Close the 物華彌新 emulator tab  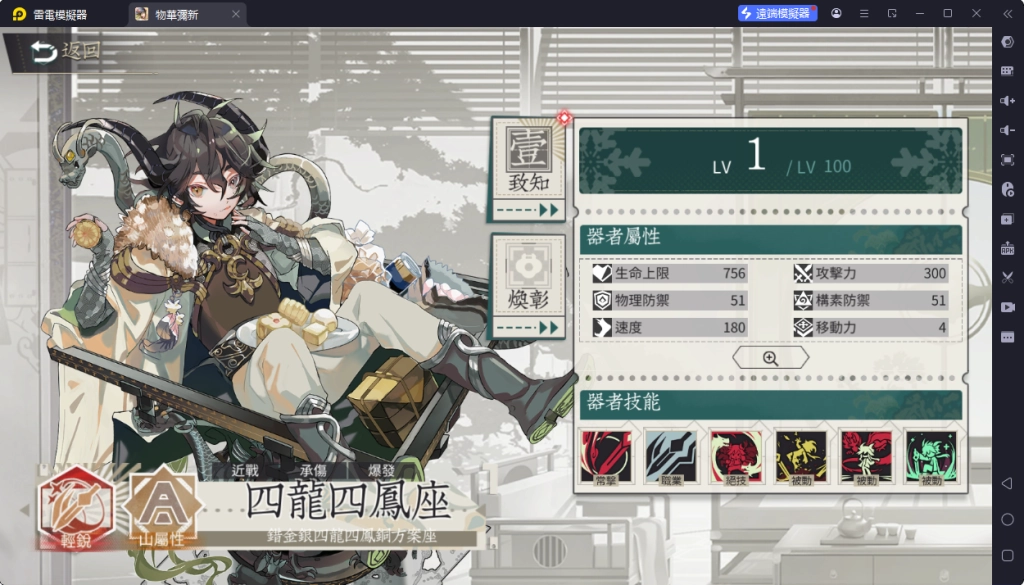(x=236, y=14)
